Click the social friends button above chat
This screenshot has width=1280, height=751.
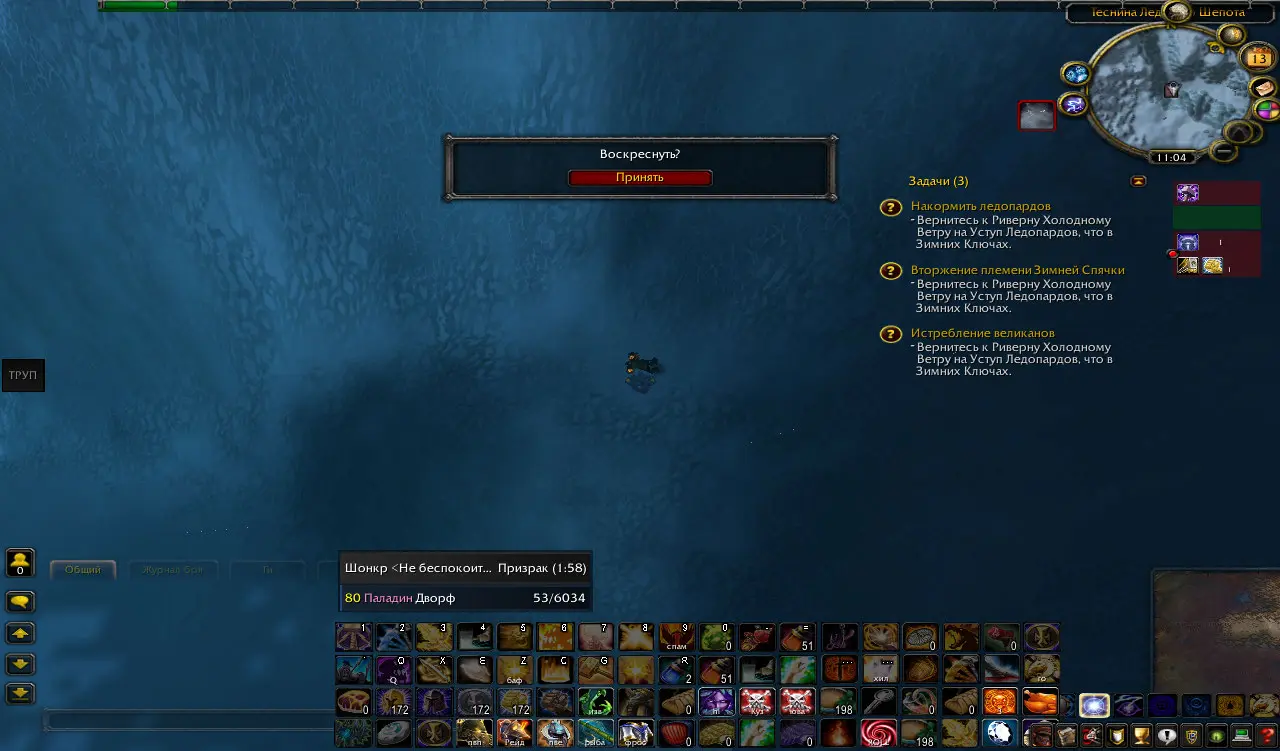tap(21, 563)
